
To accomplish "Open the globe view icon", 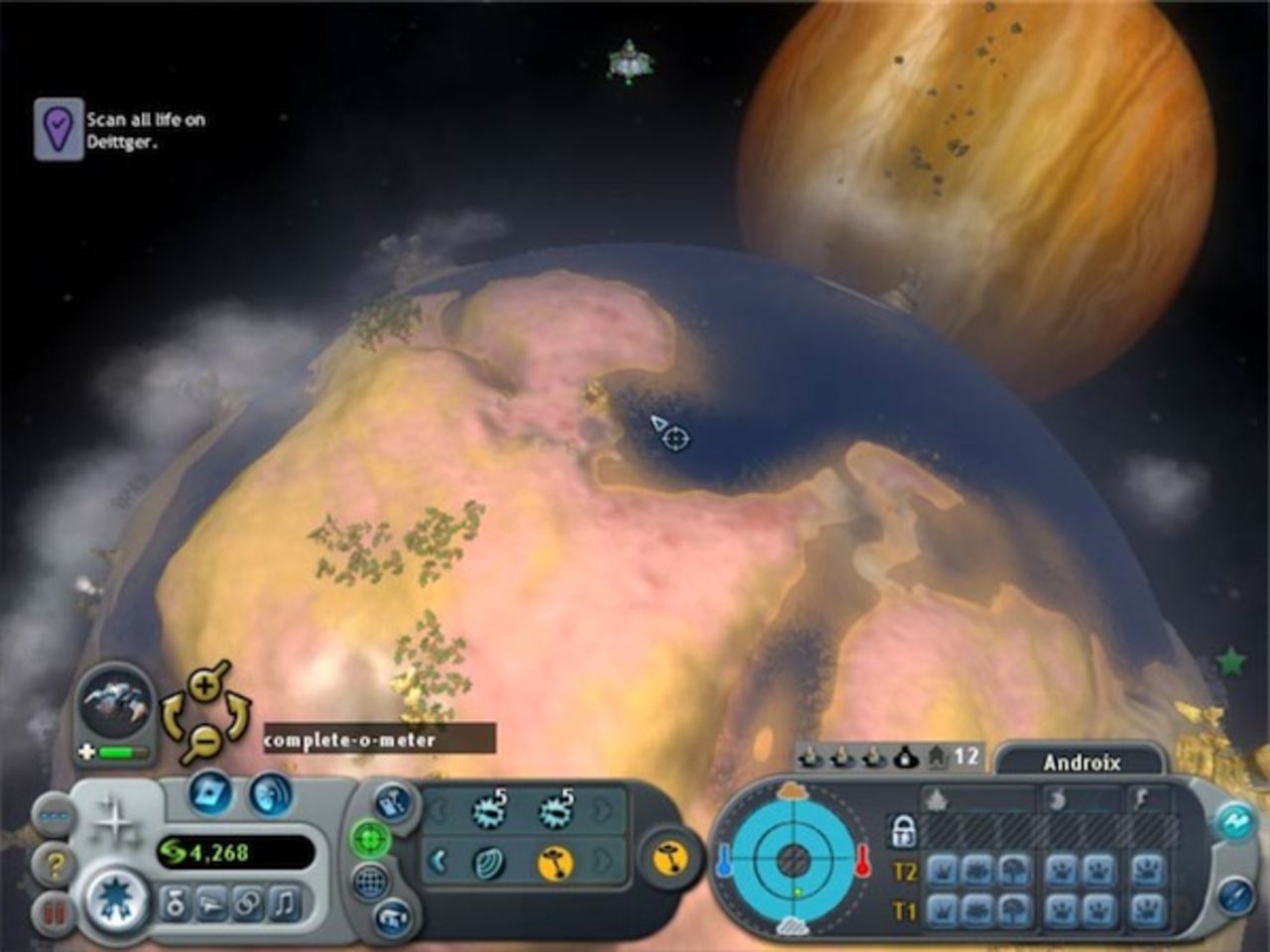I will pos(370,883).
